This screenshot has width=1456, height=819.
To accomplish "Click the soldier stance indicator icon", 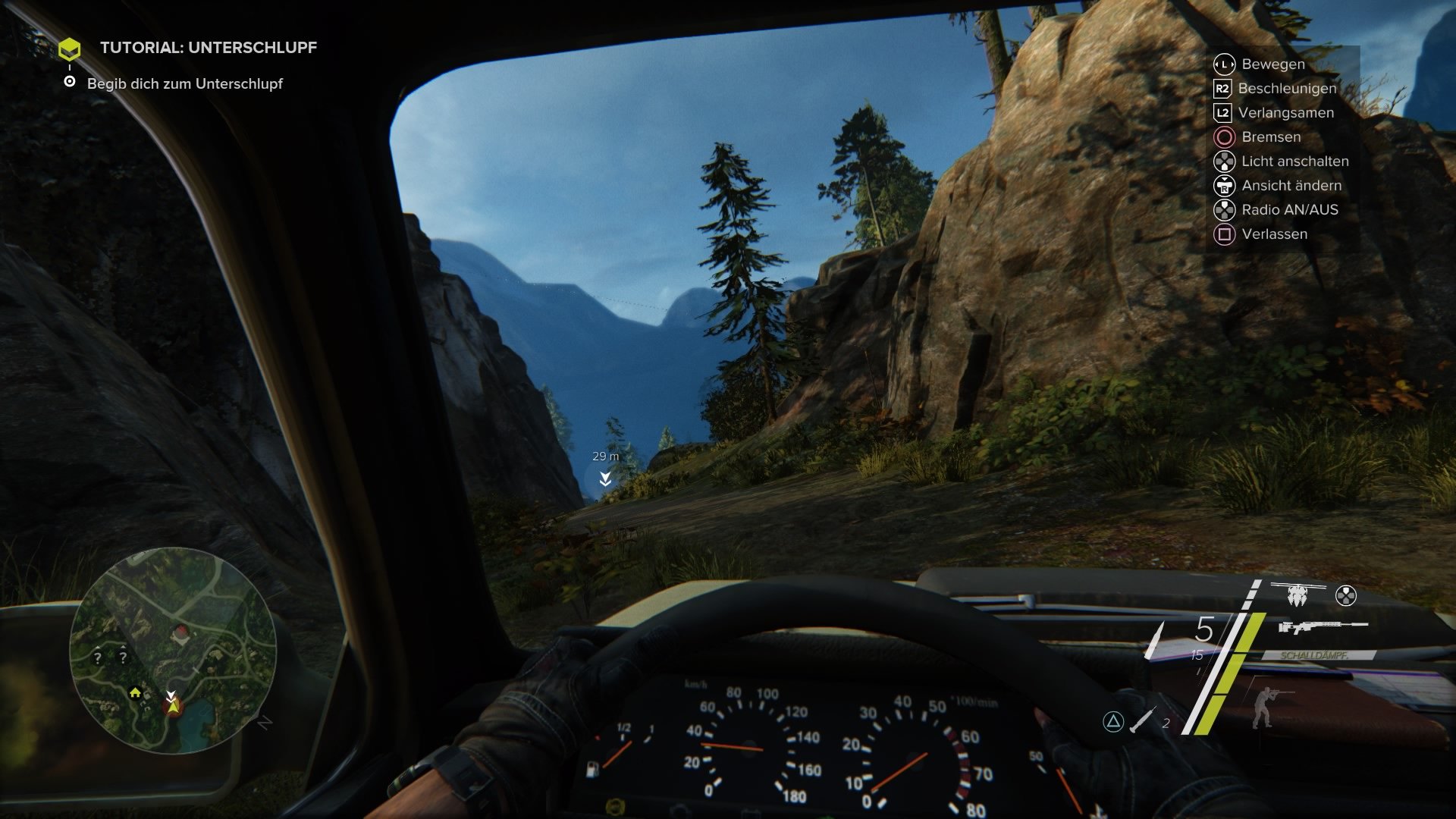I will click(1263, 708).
